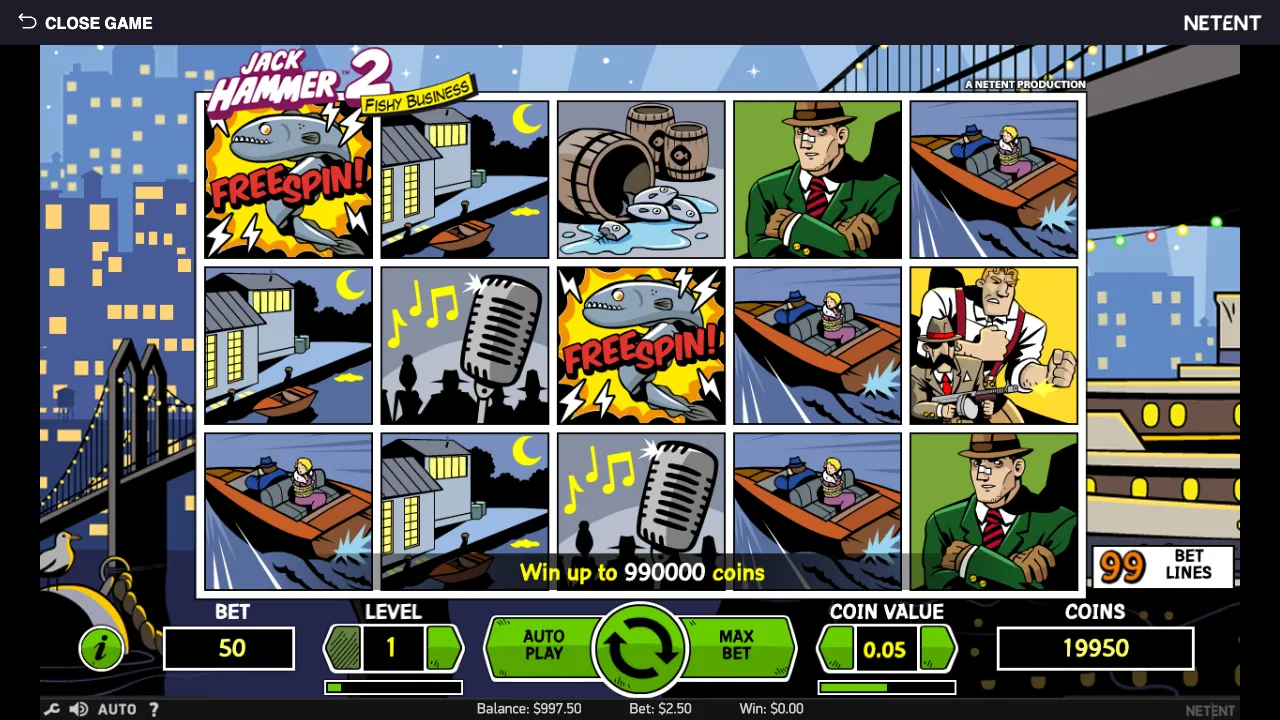
Task: Select CLOSE GAME to exit
Action: 98,22
